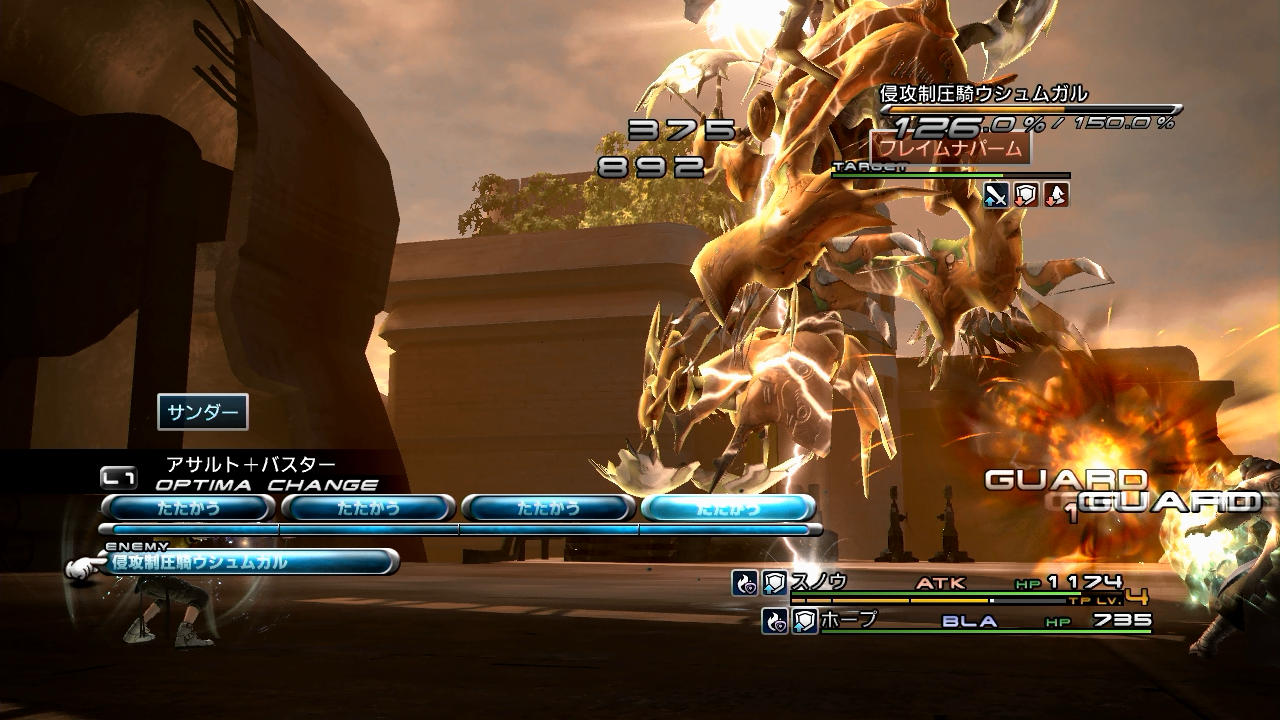Inspect the enemy's sword buff icon
The image size is (1280, 720).
(995, 195)
